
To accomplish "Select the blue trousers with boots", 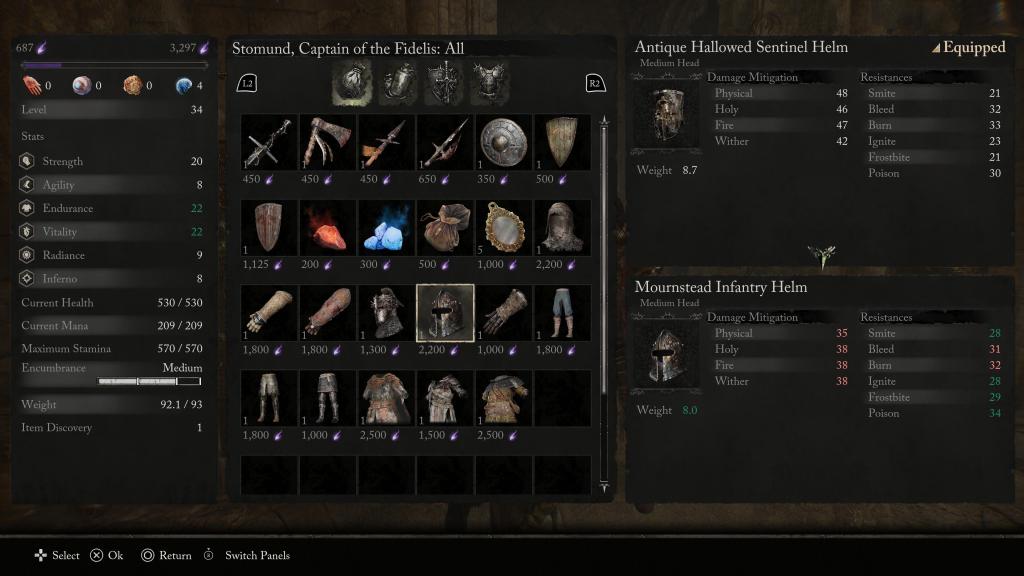I will 562,312.
